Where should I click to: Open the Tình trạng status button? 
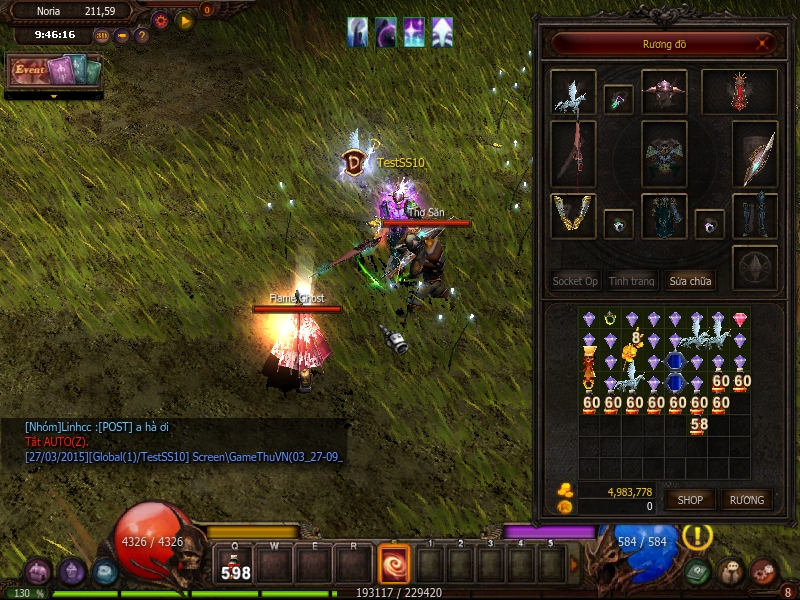631,281
